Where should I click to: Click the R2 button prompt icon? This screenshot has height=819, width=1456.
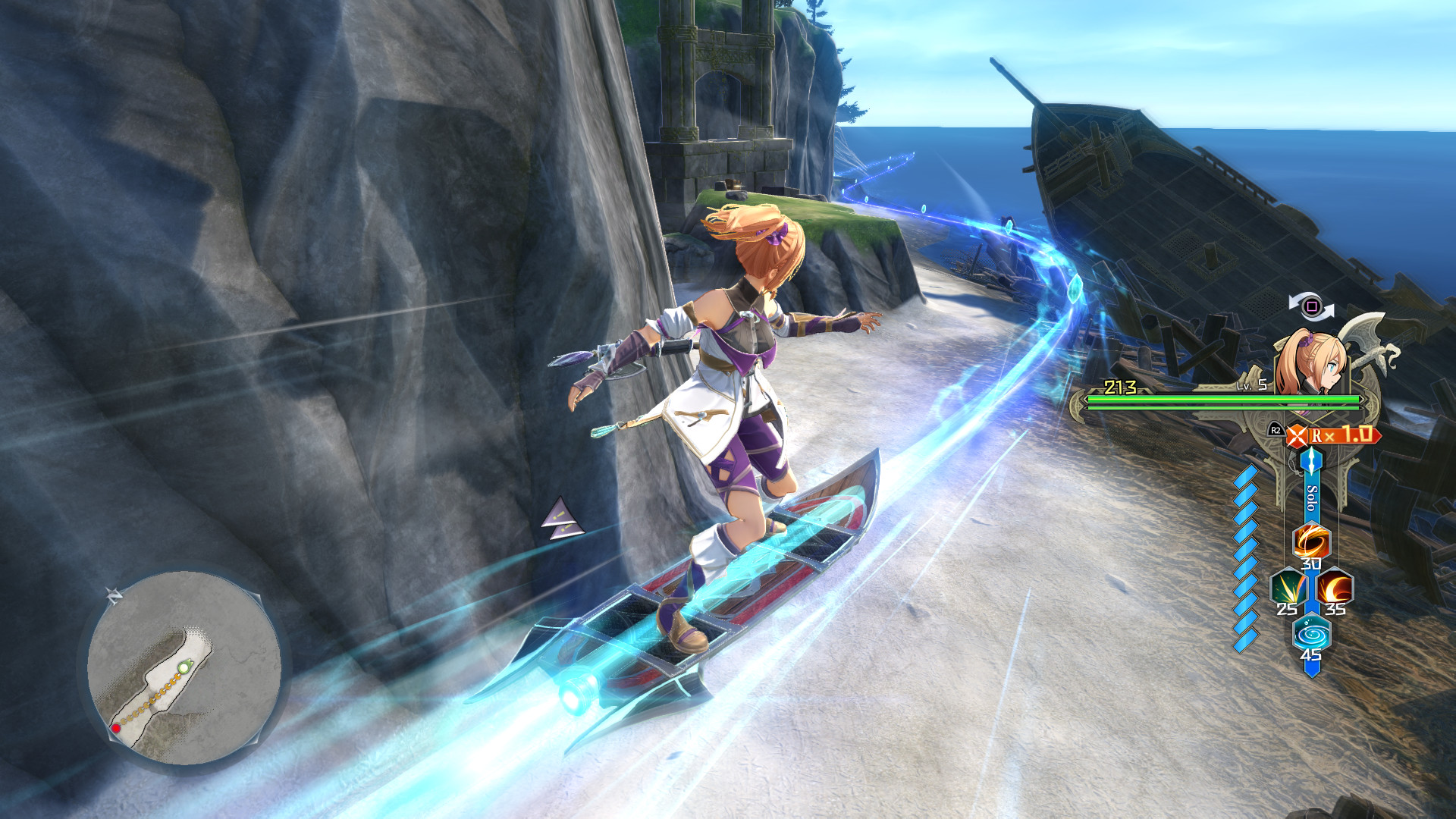pyautogui.click(x=1276, y=429)
